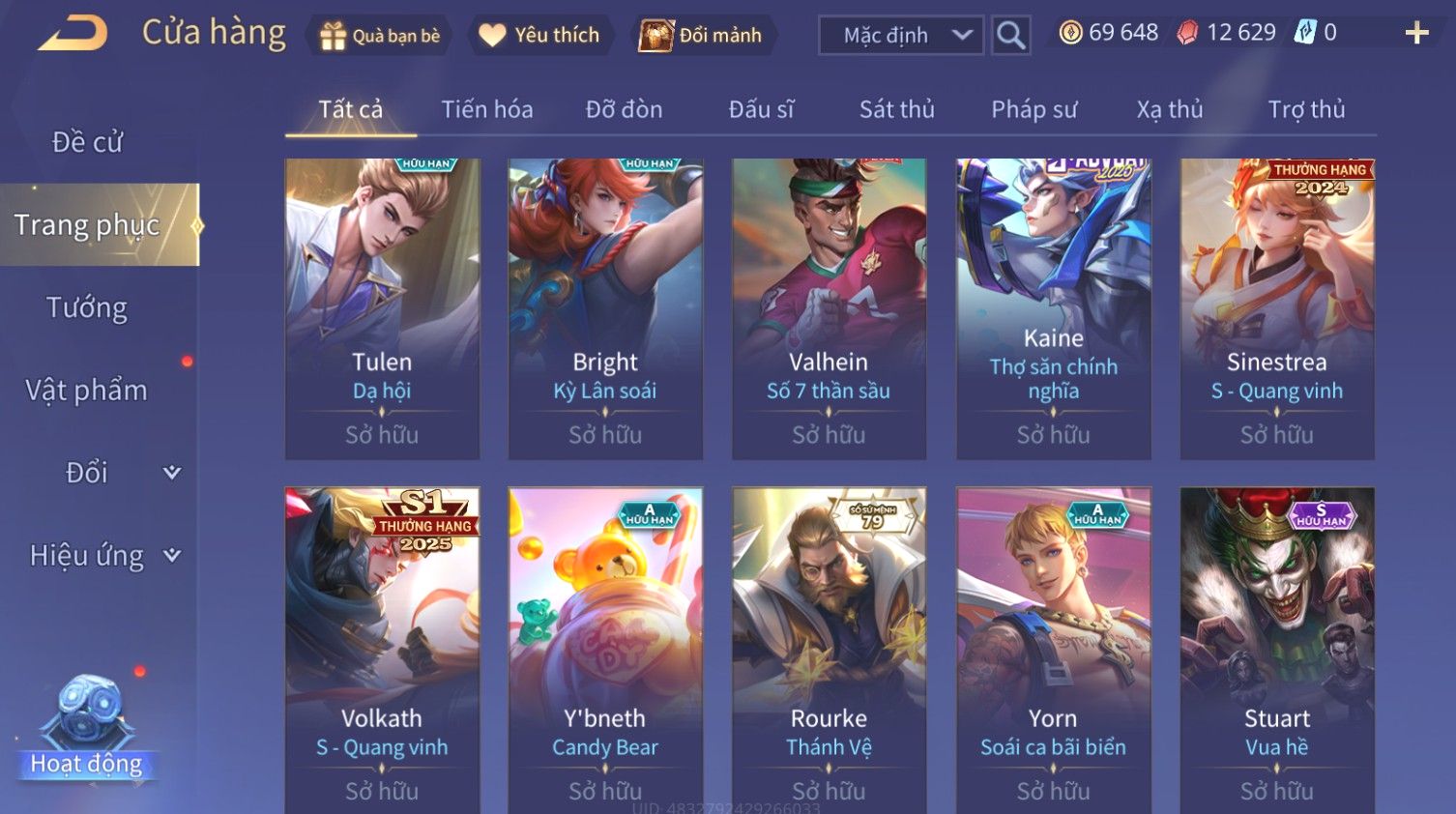Switch to the Tiến hóa tab

pyautogui.click(x=487, y=109)
